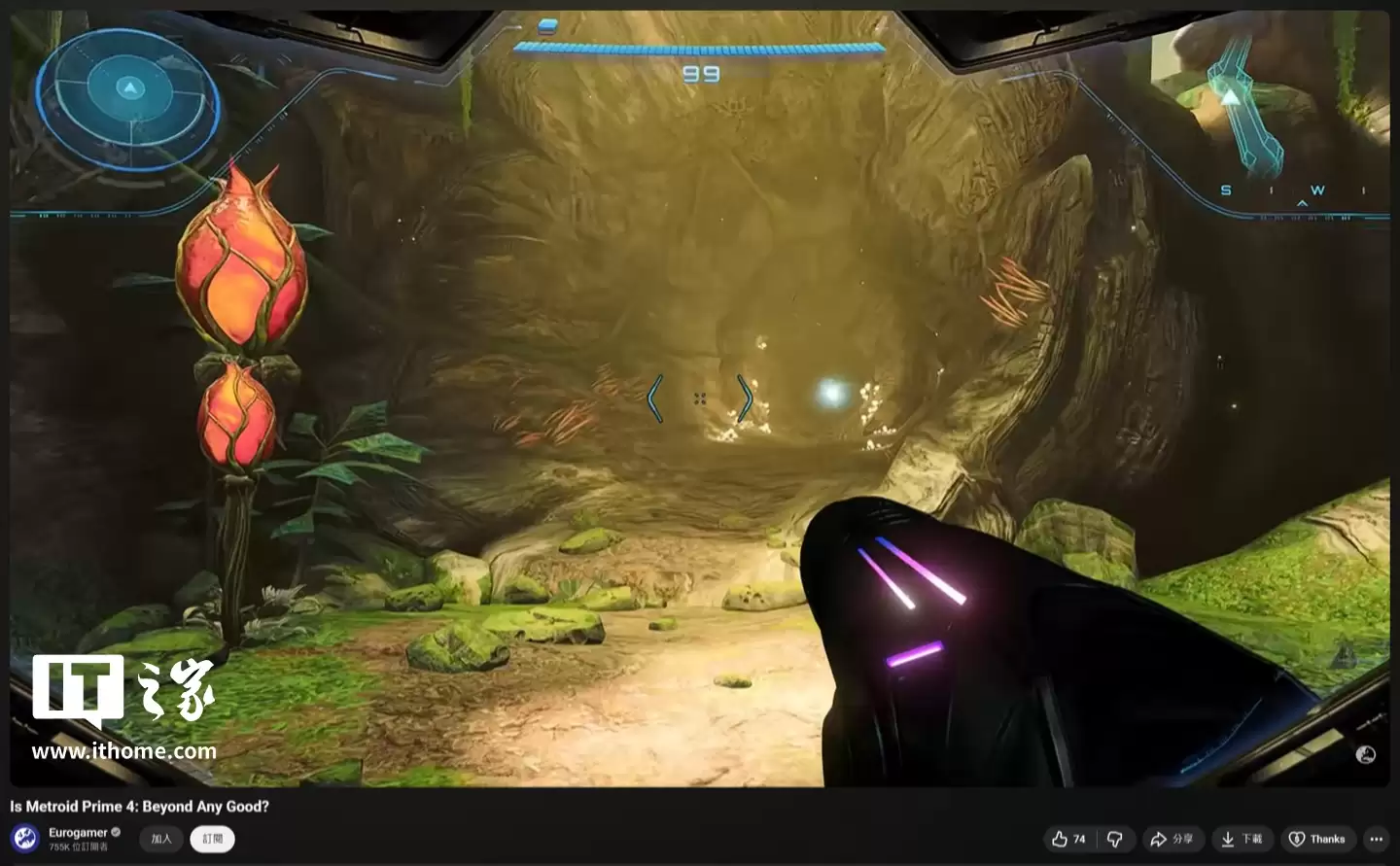Image resolution: width=1400 pixels, height=866 pixels.
Task: Open the Eurogamer channel name link
Action: coord(79,832)
